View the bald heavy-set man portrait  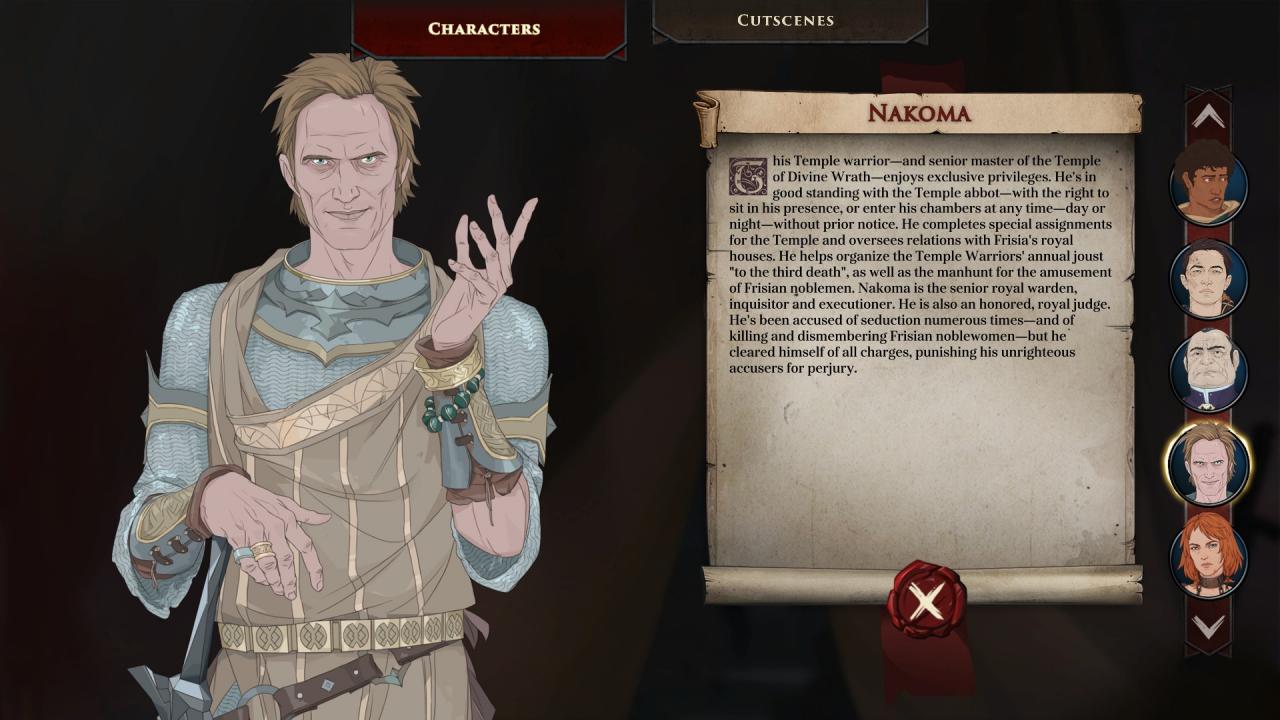(1208, 371)
